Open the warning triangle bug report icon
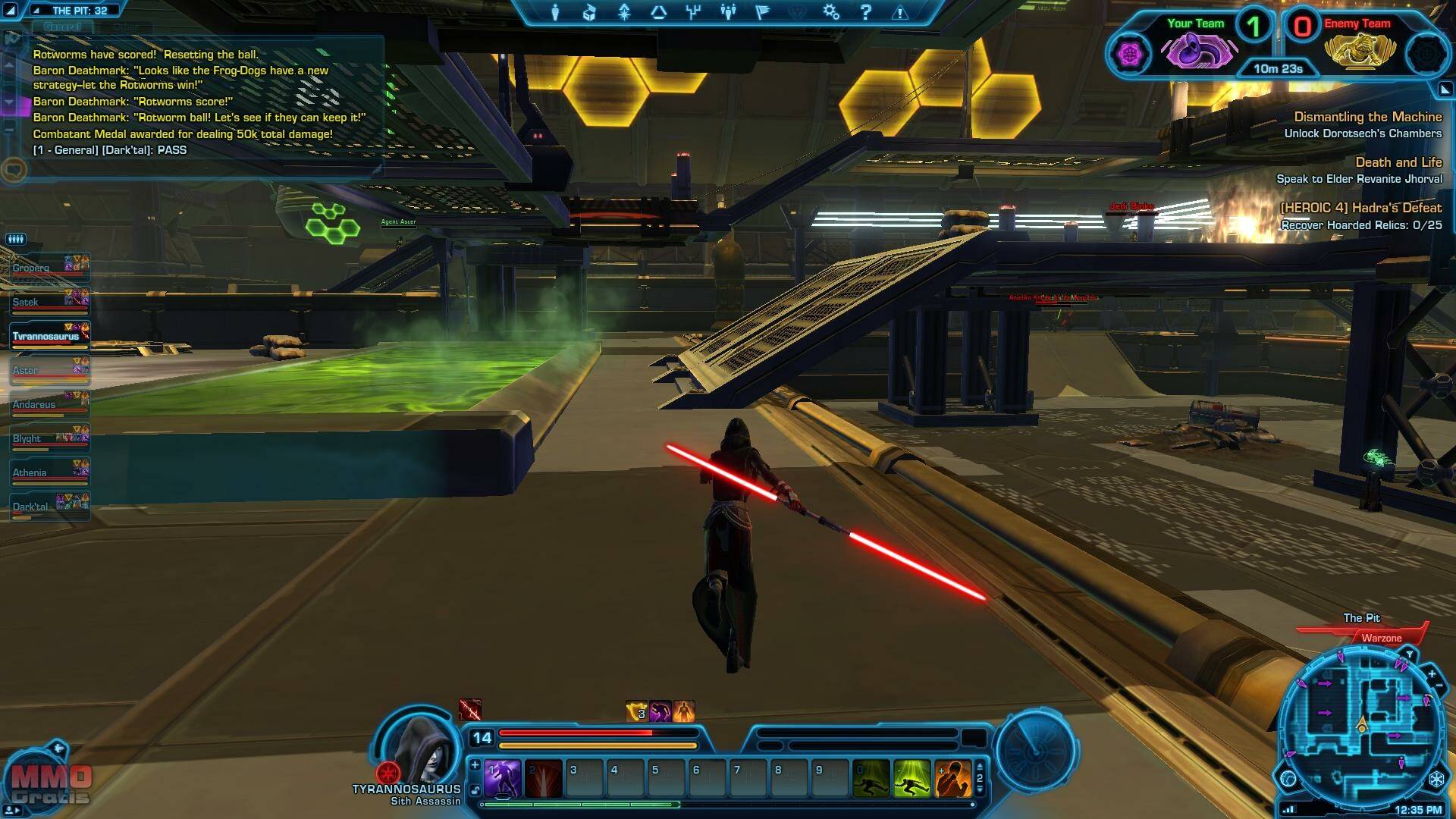Viewport: 1456px width, 819px height. pos(900,13)
